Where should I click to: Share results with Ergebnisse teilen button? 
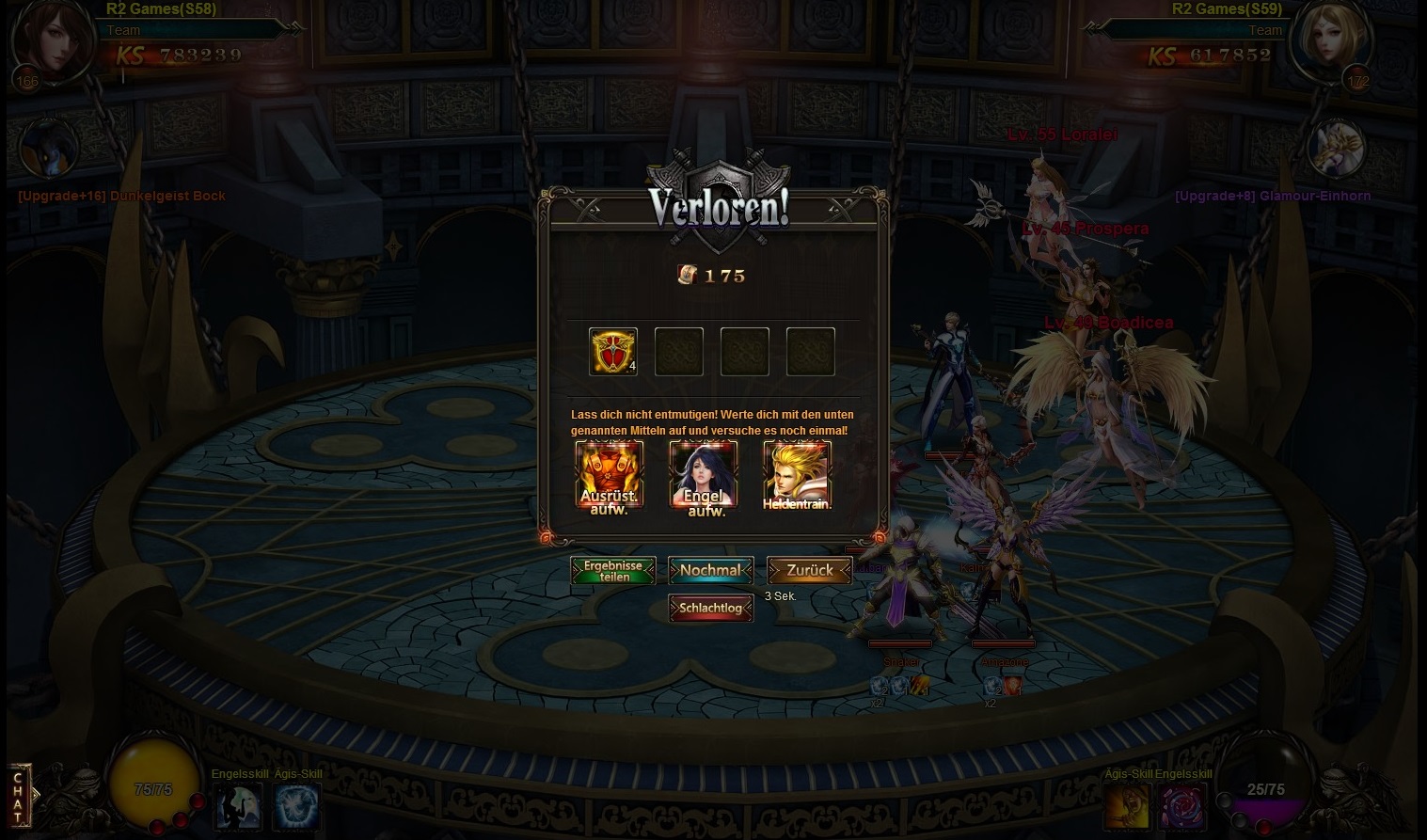(x=613, y=571)
